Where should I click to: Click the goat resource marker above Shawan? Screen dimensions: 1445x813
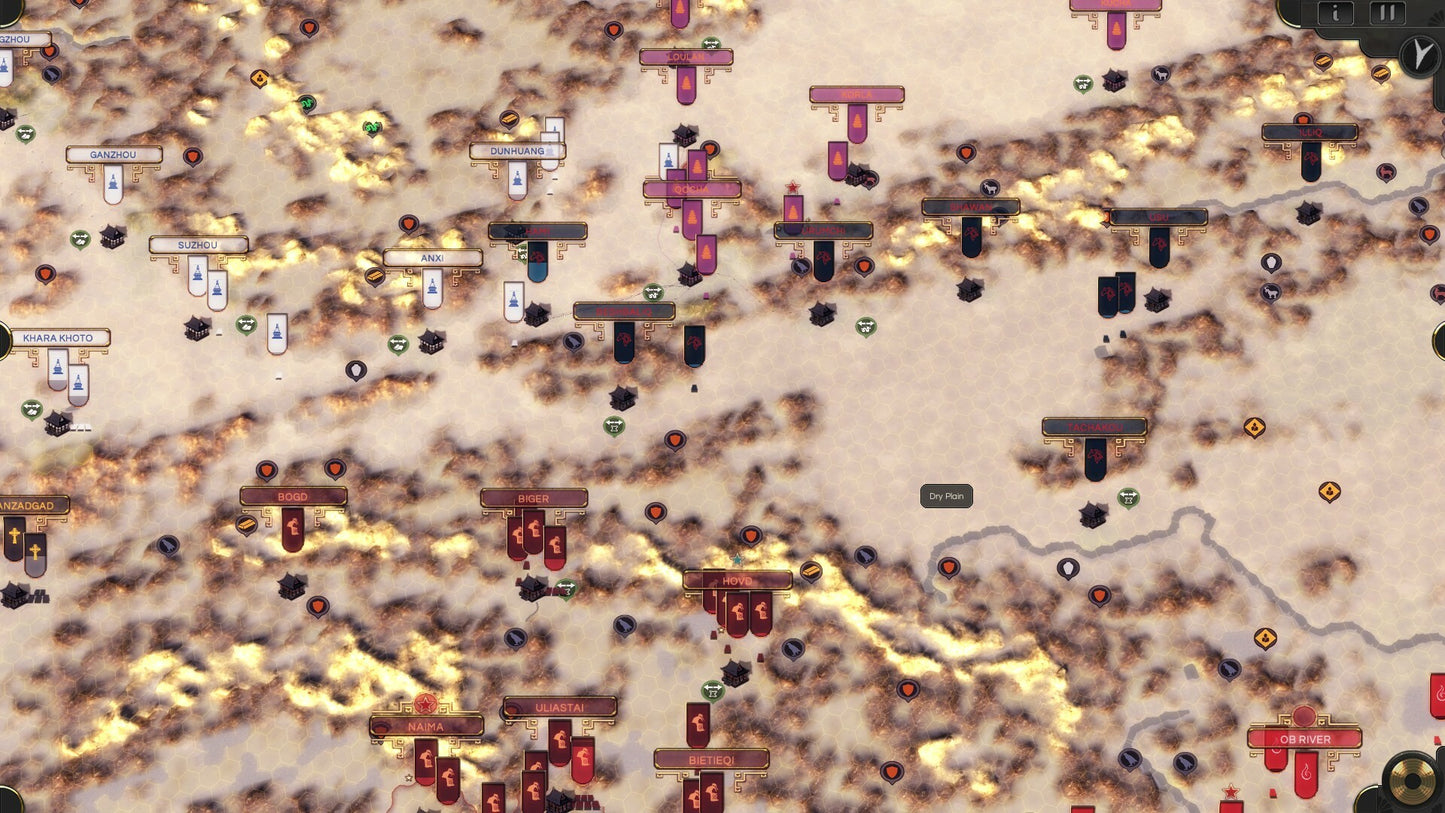[x=990, y=187]
